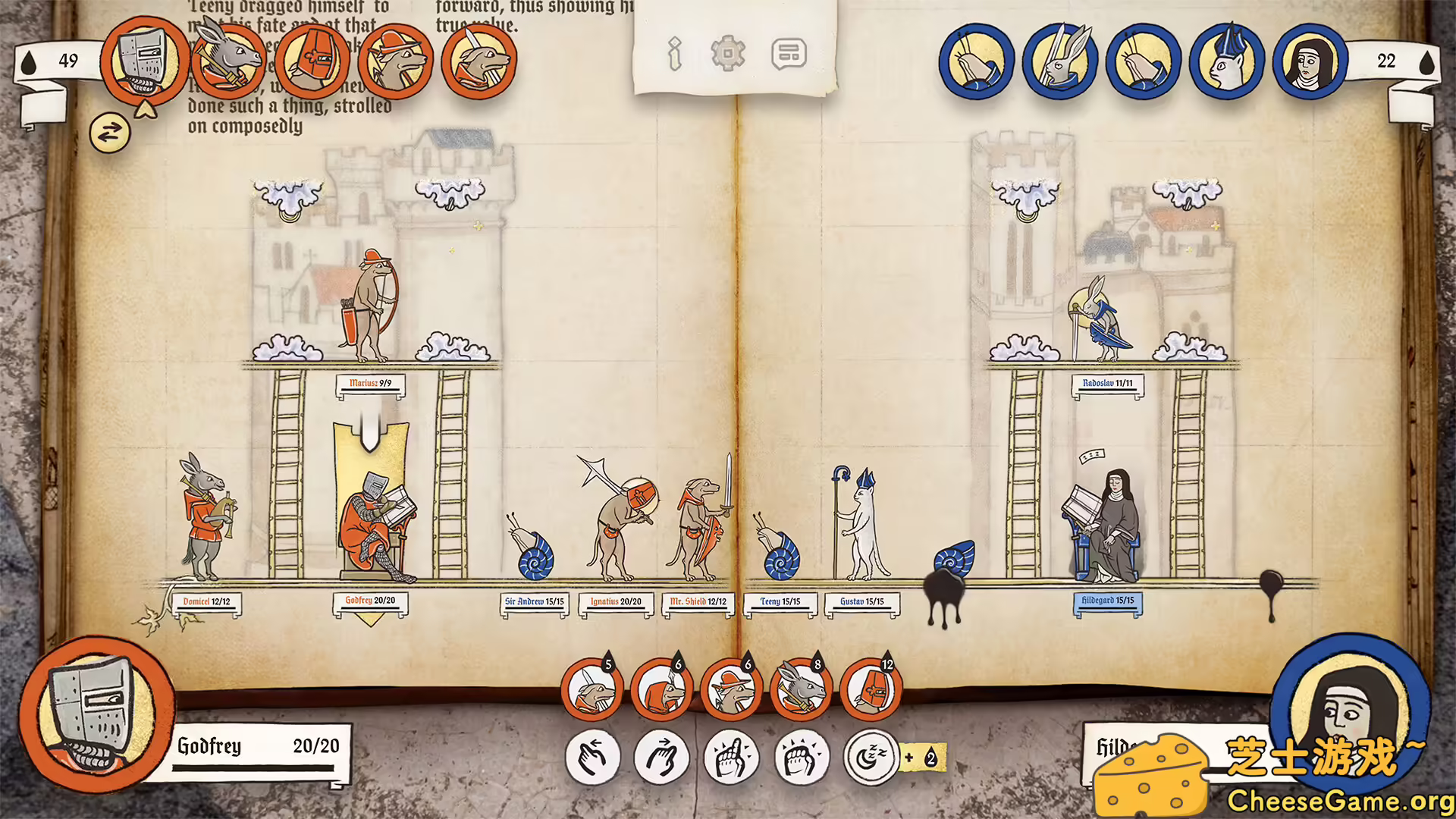Select the flick left action icon
Screen dimensions: 1456x819
pos(595,756)
